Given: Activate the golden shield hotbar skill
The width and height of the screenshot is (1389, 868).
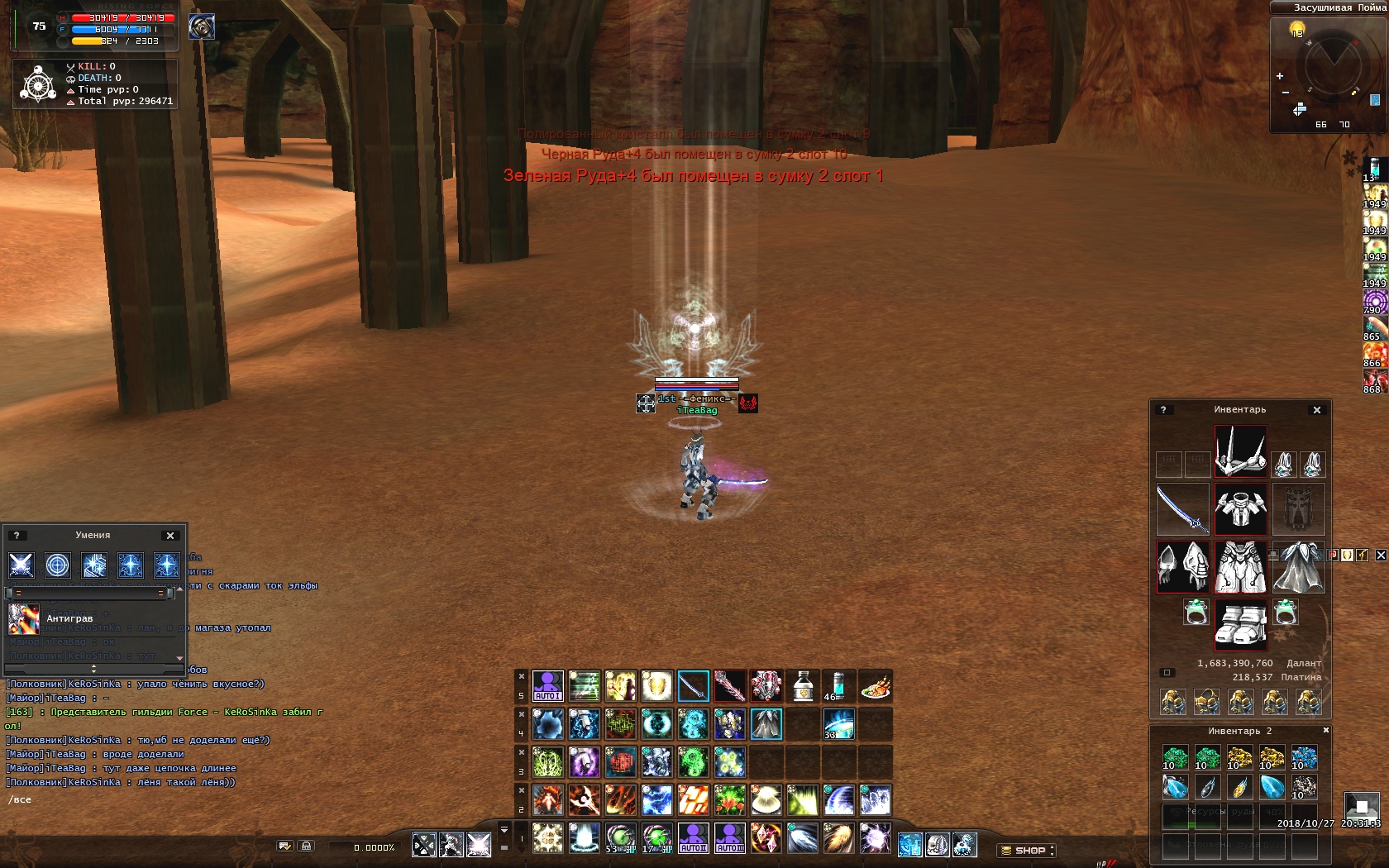Looking at the screenshot, I should [656, 686].
